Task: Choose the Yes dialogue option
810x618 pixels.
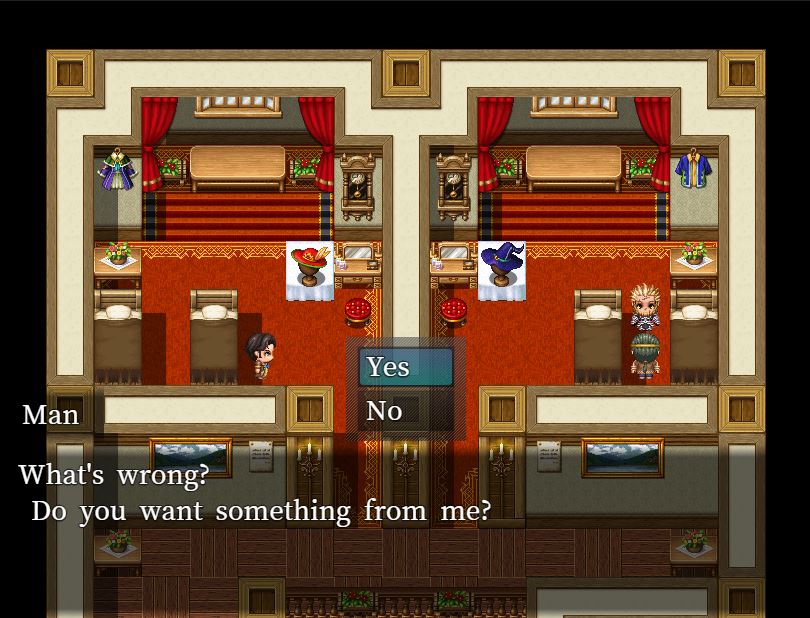Action: [x=405, y=367]
